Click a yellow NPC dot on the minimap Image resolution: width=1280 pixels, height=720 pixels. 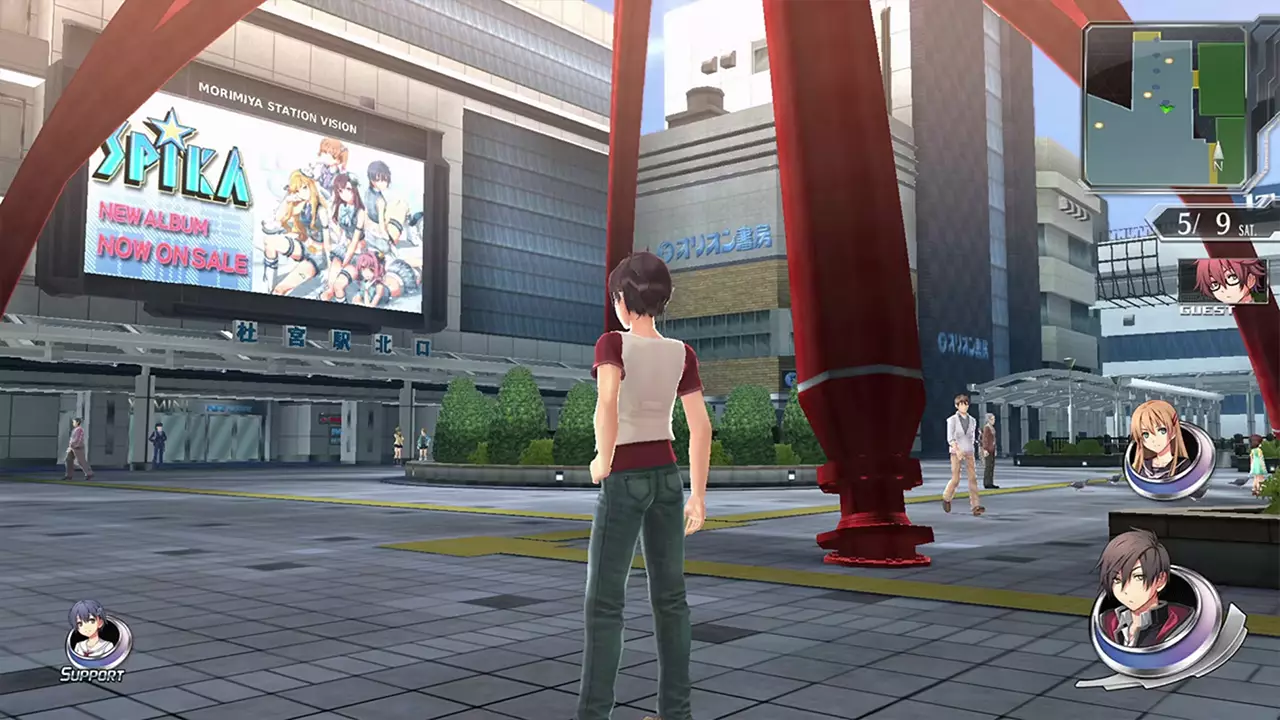click(x=1147, y=94)
